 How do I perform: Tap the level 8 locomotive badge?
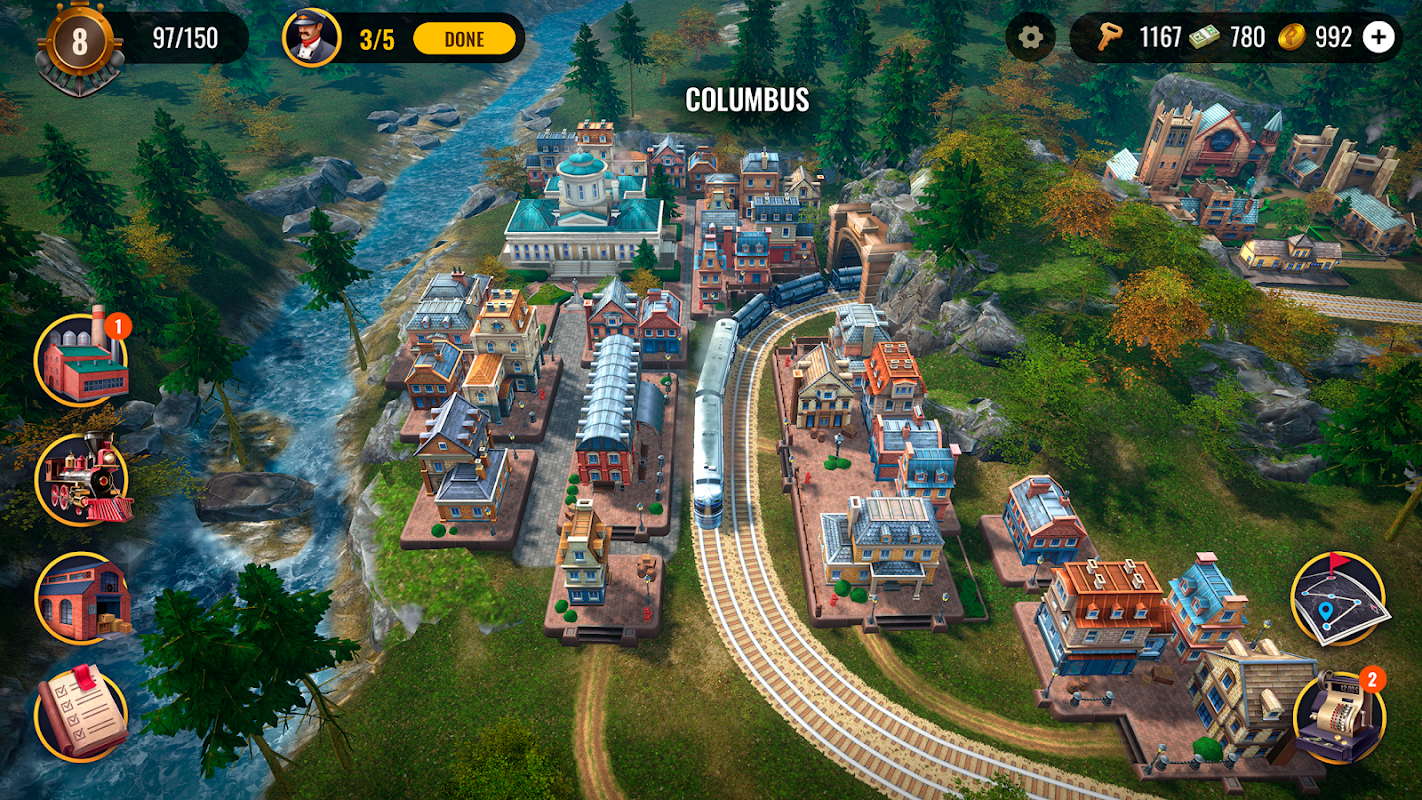(x=80, y=44)
